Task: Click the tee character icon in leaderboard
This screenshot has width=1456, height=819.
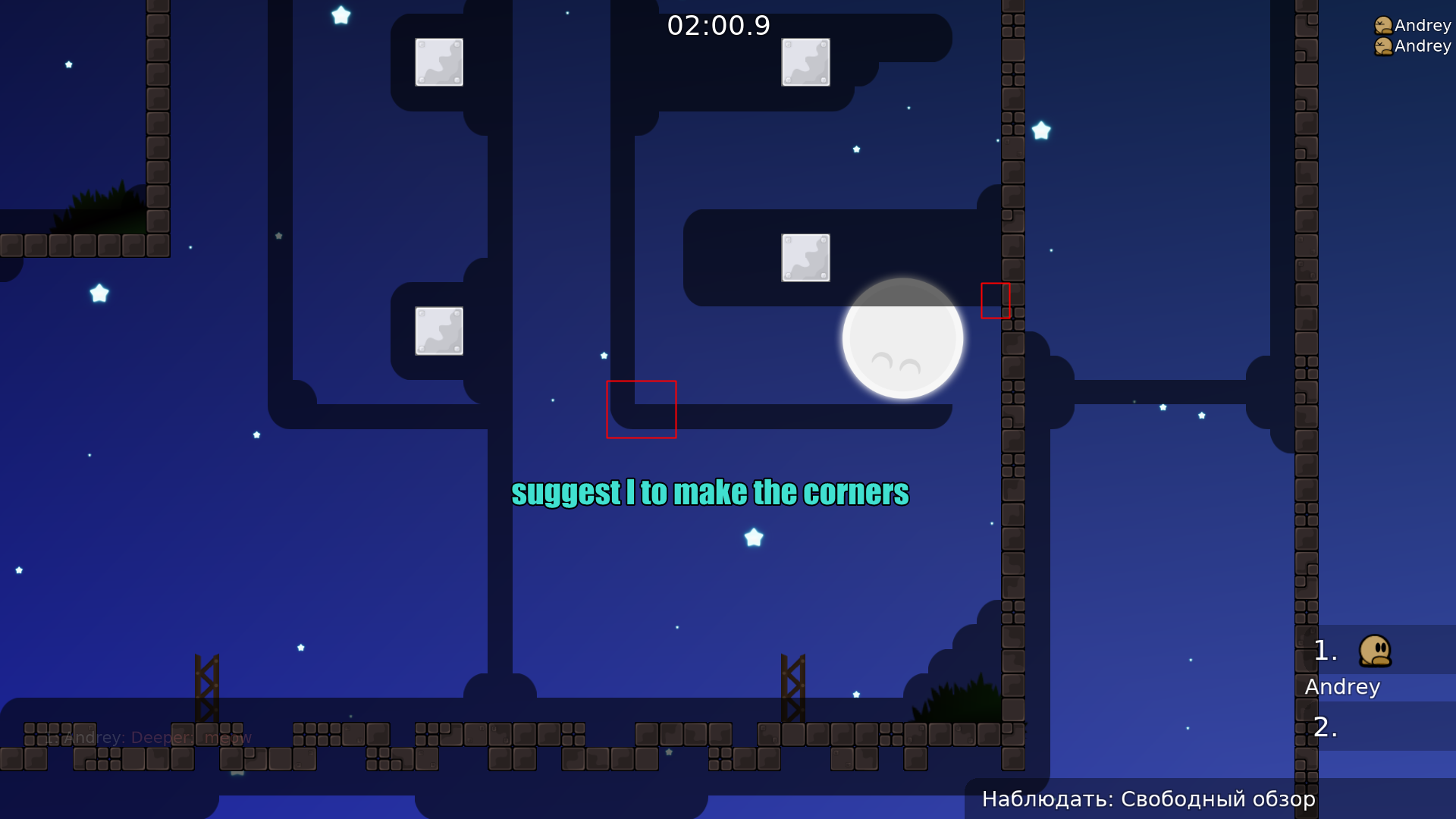Action: pos(1375,651)
